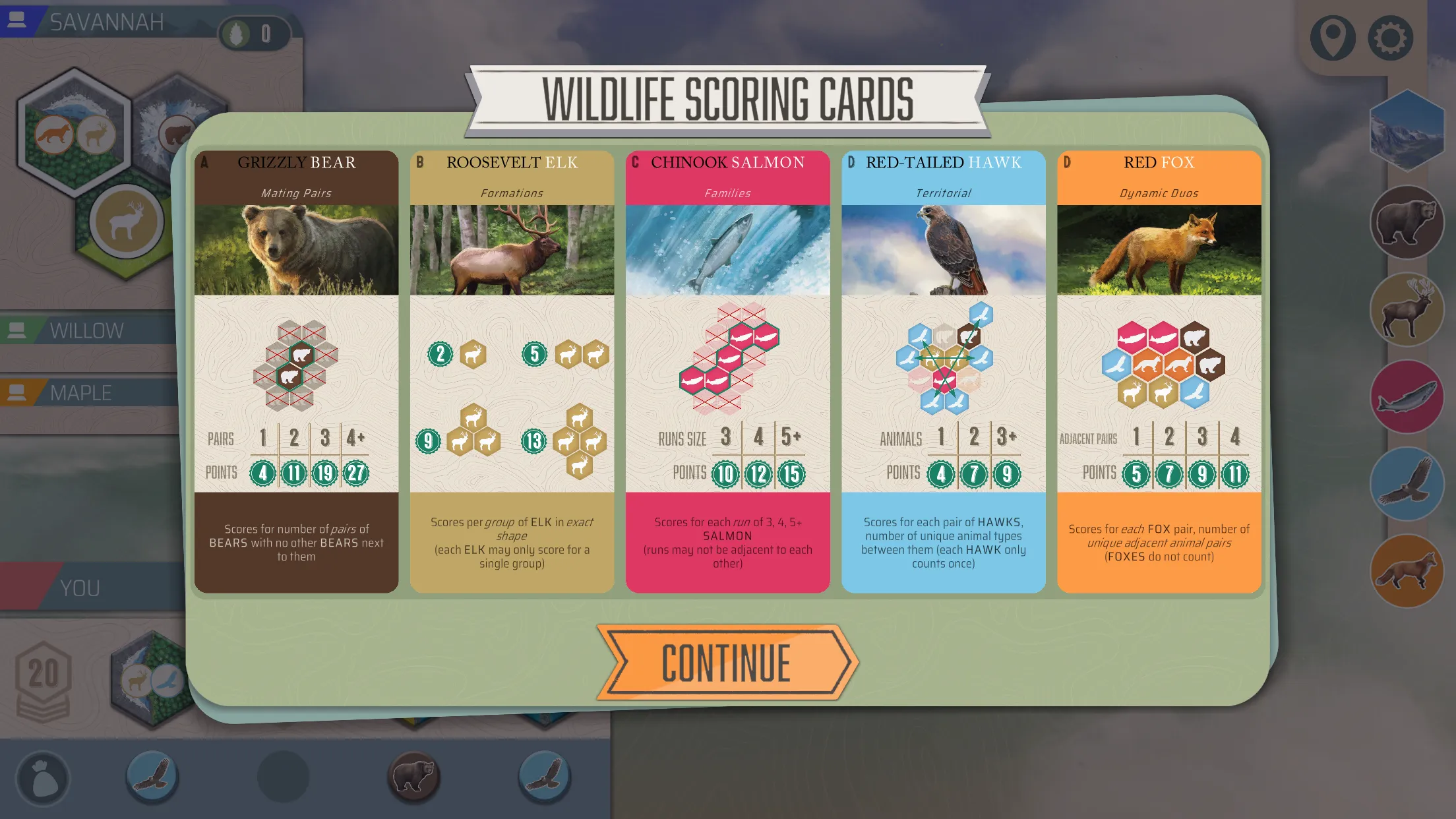Click the fox and elk habitat tile
Image resolution: width=1456 pixels, height=819 pixels.
coord(75,131)
